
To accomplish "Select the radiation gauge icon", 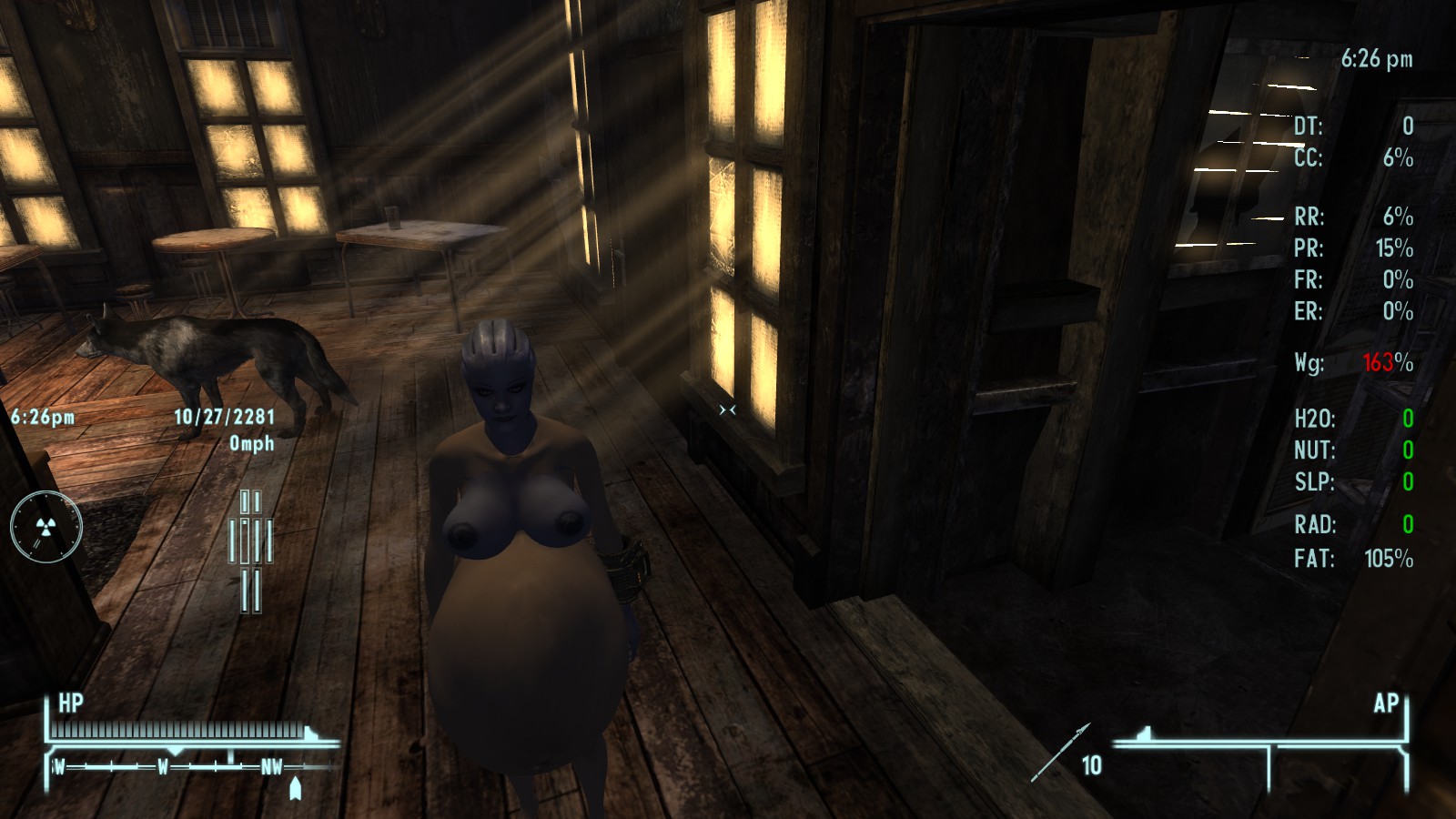I will point(46,527).
